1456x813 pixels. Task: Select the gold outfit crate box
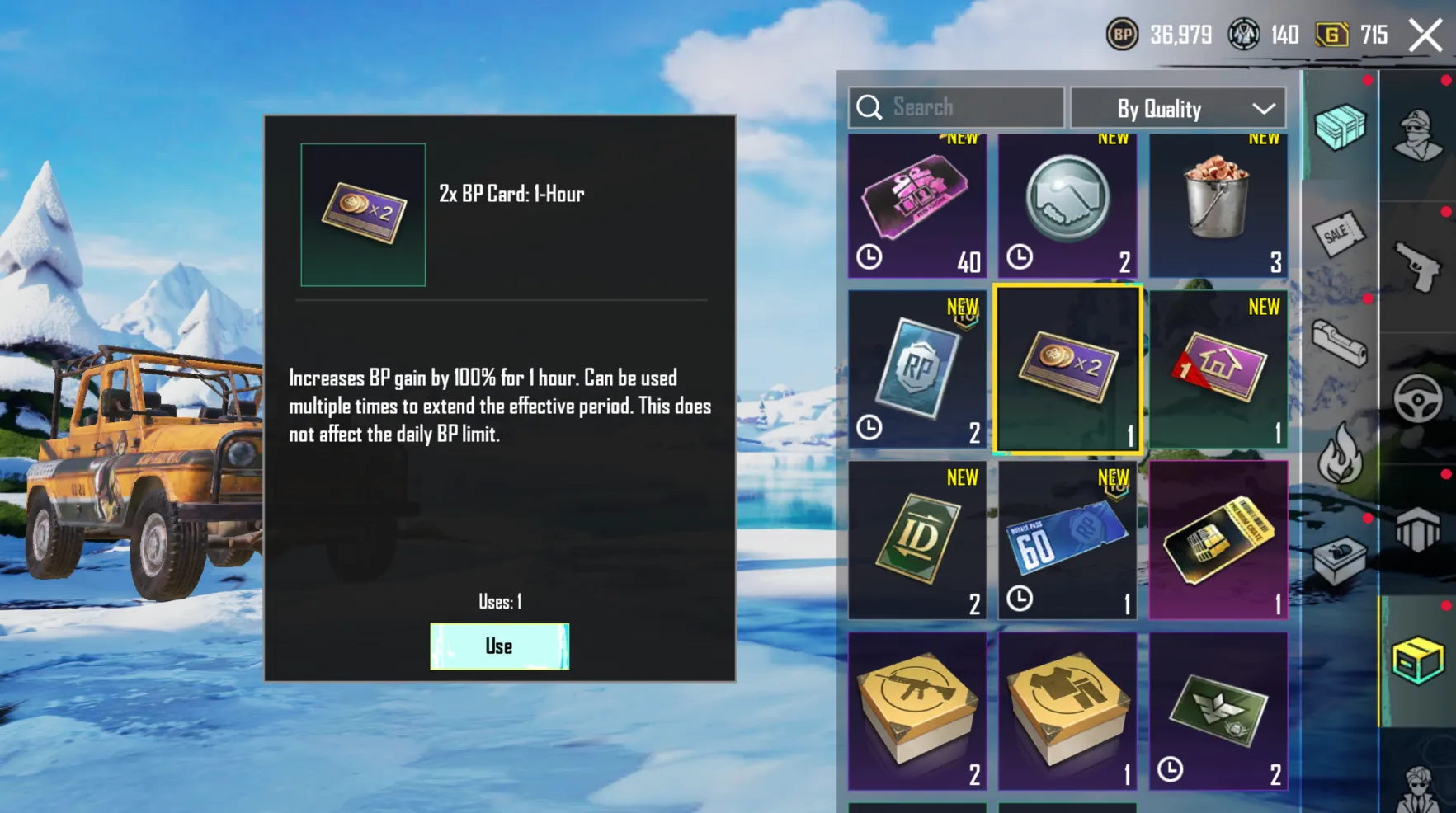tap(1067, 711)
